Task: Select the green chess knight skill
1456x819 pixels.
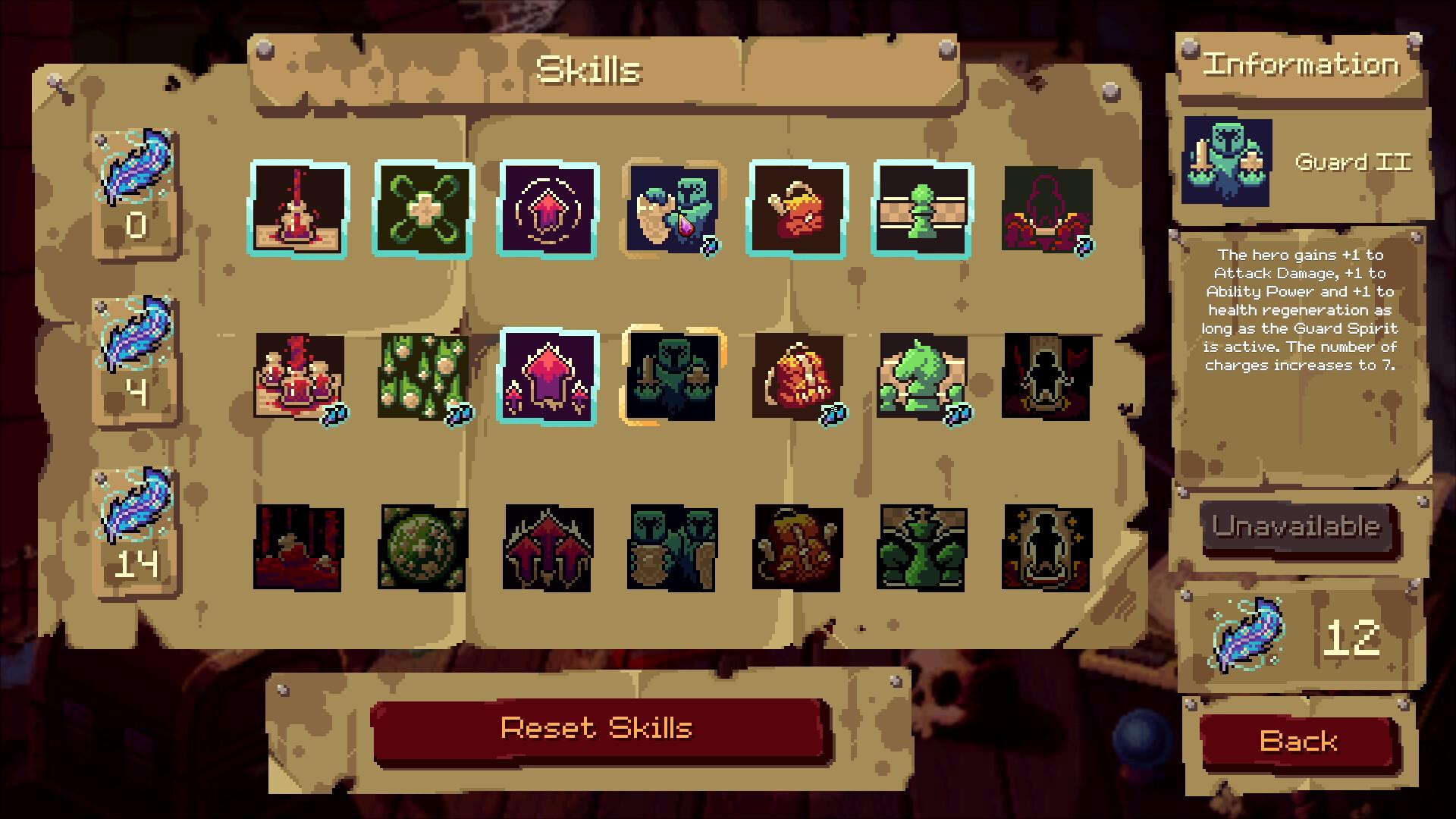Action: (921, 377)
